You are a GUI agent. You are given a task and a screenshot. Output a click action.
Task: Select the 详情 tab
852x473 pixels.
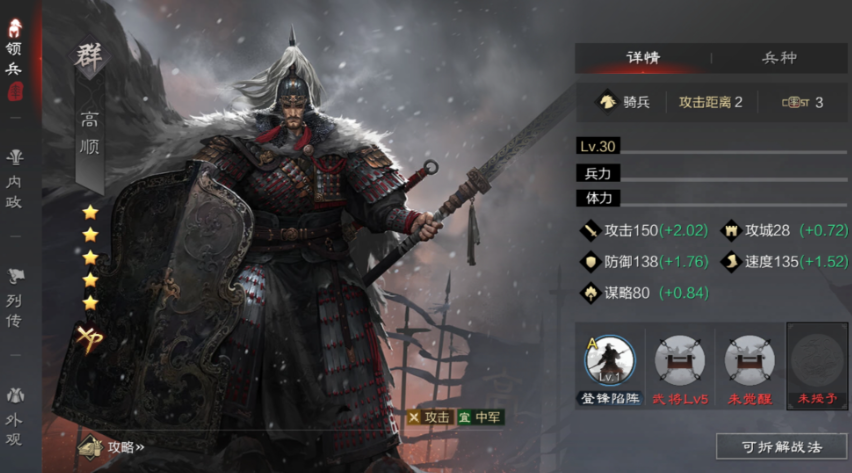pyautogui.click(x=643, y=57)
